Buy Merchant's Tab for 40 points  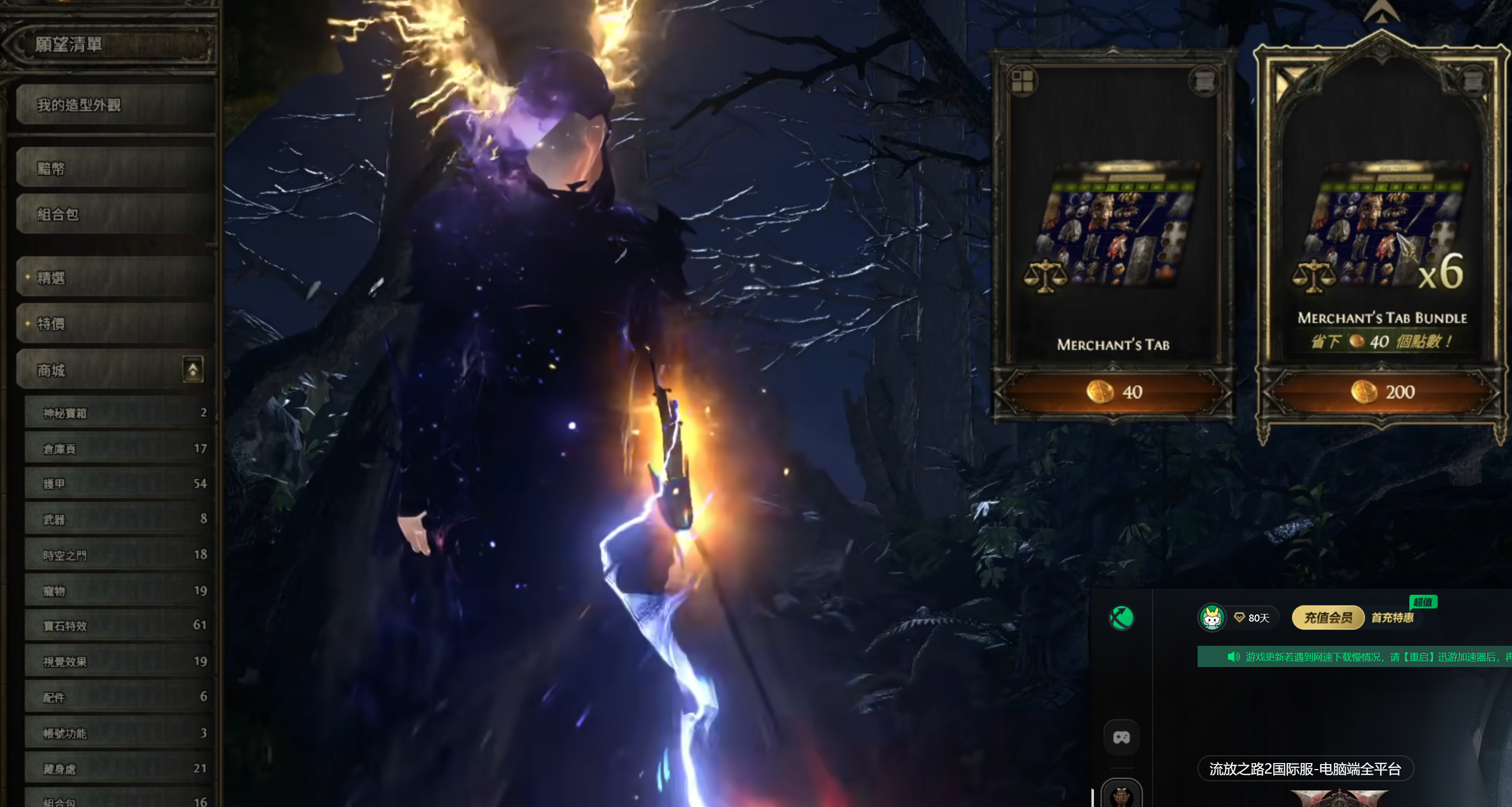tap(1114, 392)
